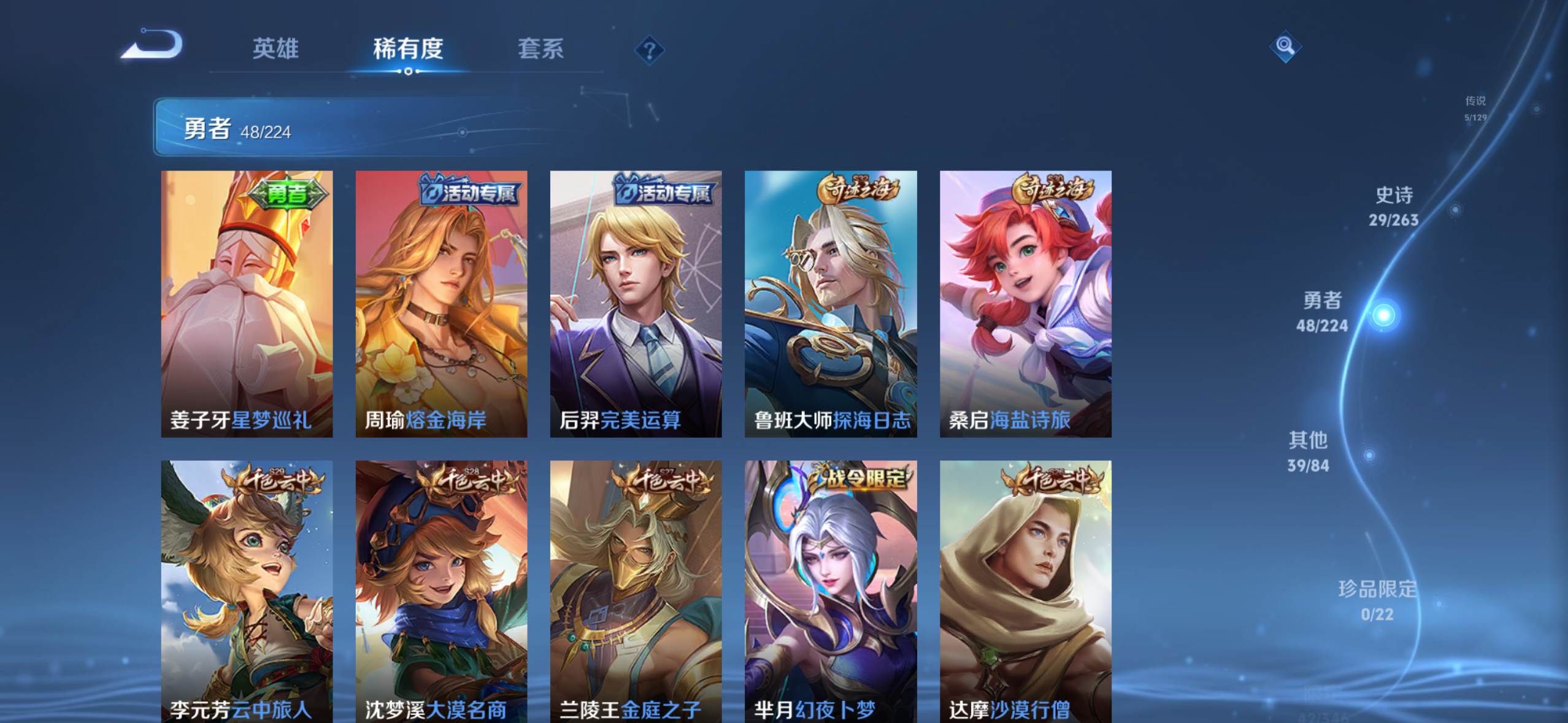Open the 达摩 沙漠行僧 skin card
Screen dimensions: 1568x723
[x=1025, y=591]
